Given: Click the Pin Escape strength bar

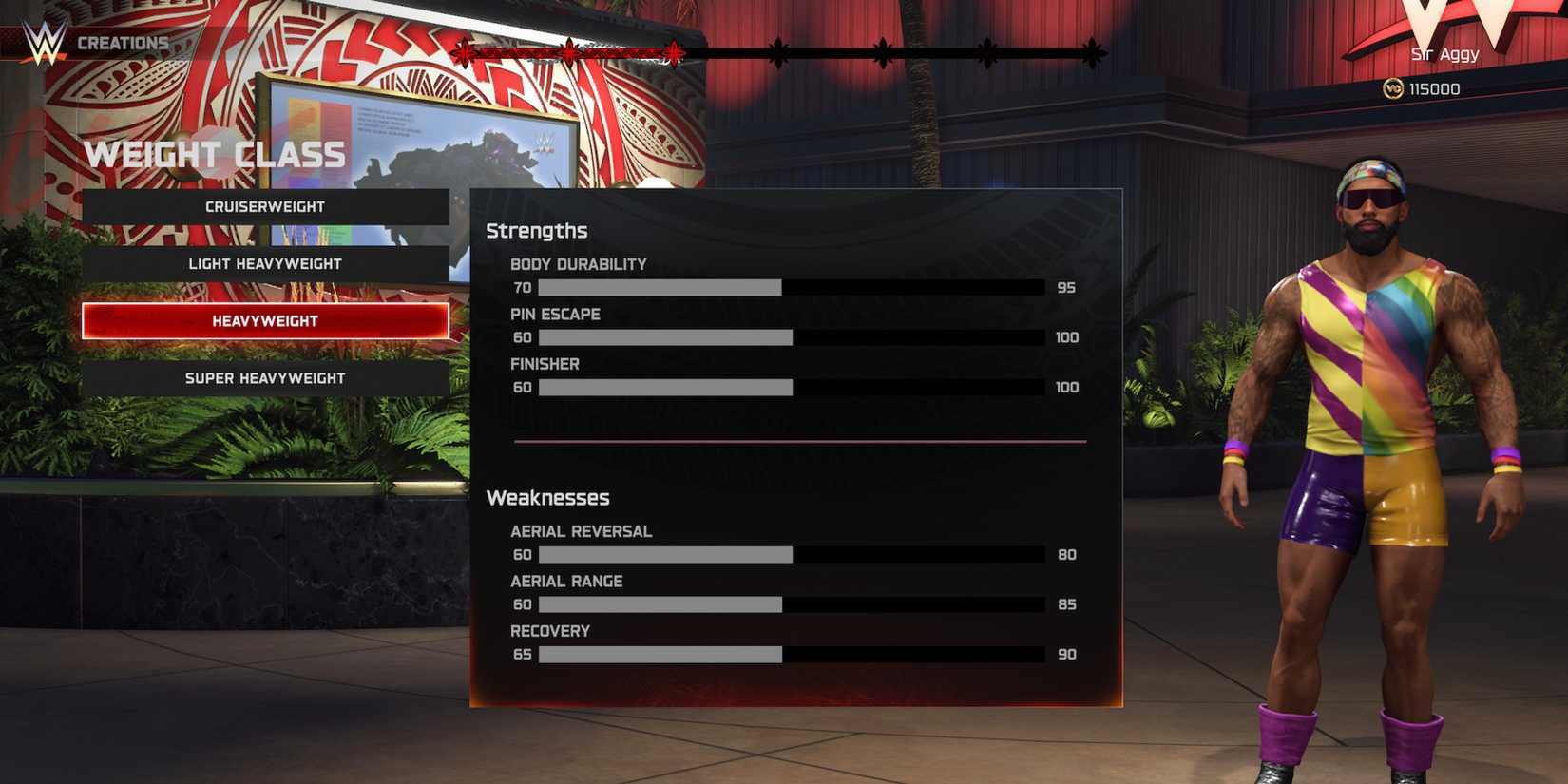Looking at the screenshot, I should point(794,337).
